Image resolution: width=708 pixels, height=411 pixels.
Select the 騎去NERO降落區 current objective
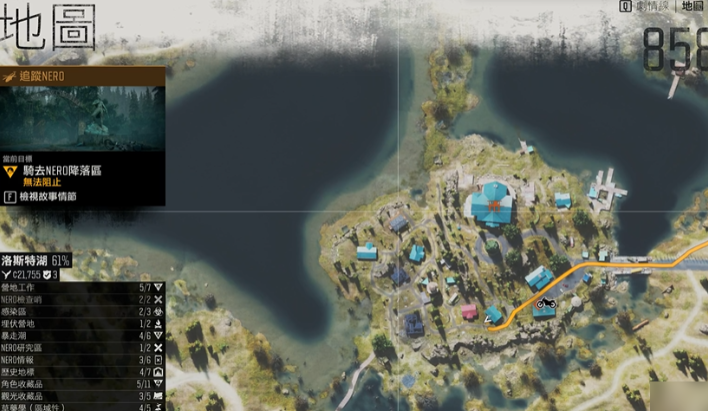coord(62,171)
